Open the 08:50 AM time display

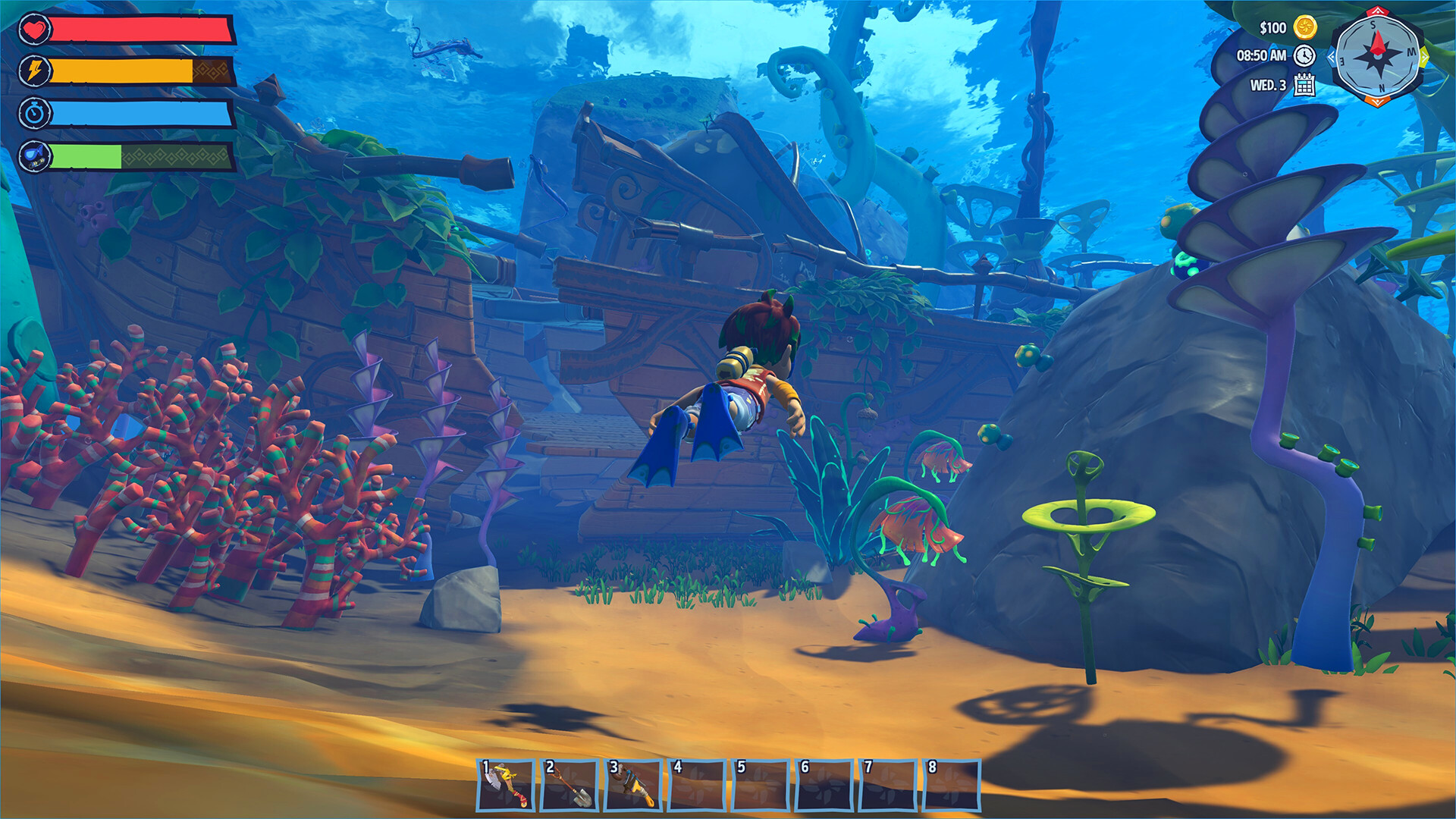[1263, 57]
